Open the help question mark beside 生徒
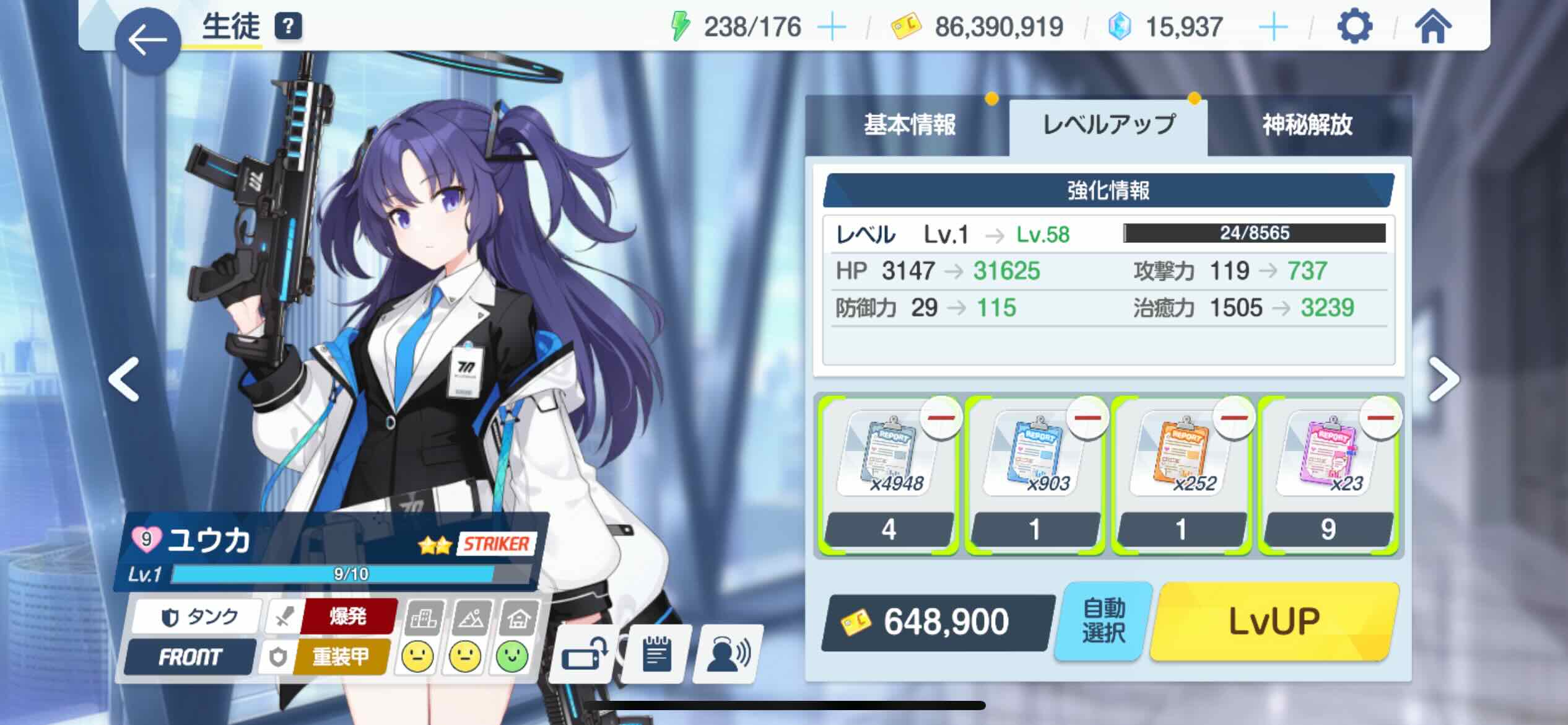 click(289, 27)
